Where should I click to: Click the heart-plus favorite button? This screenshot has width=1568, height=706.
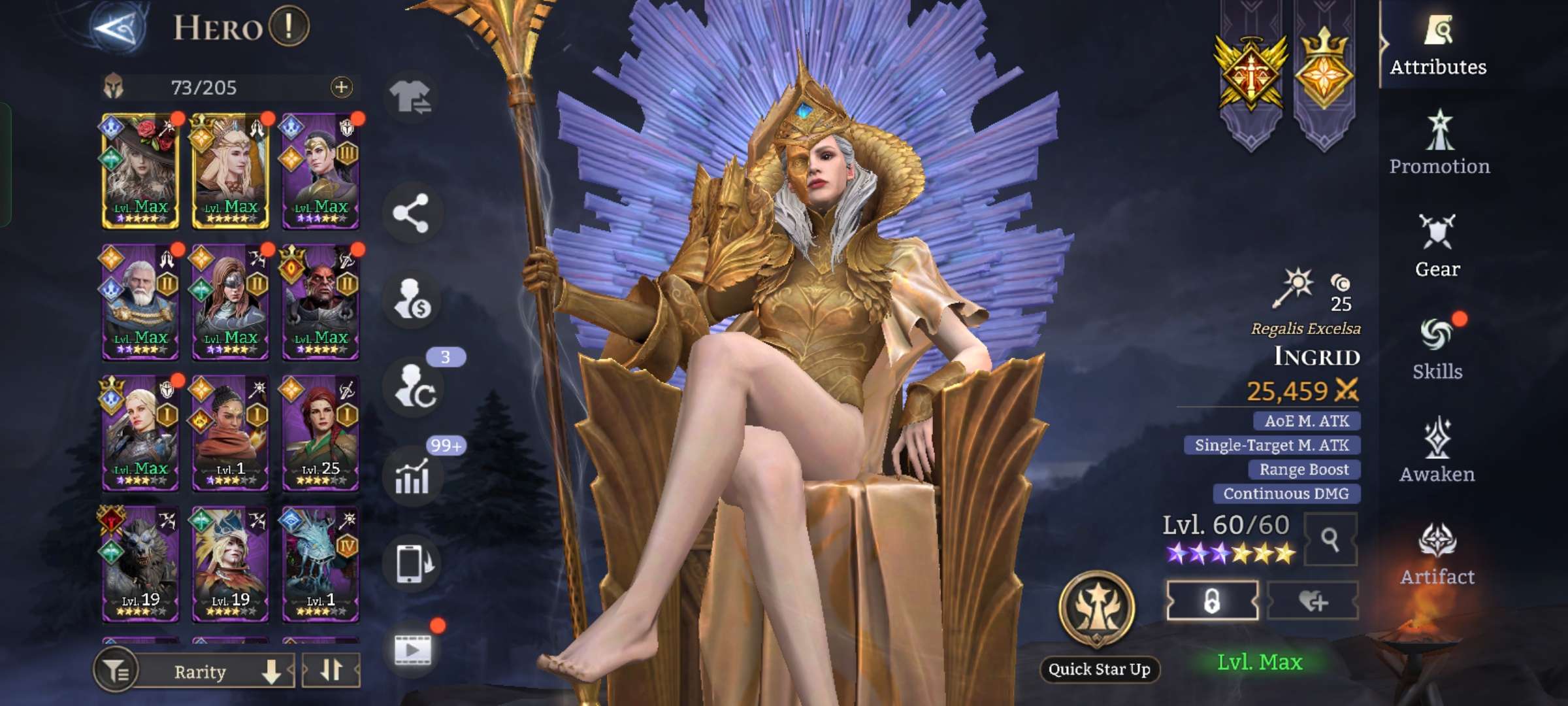click(x=1313, y=601)
